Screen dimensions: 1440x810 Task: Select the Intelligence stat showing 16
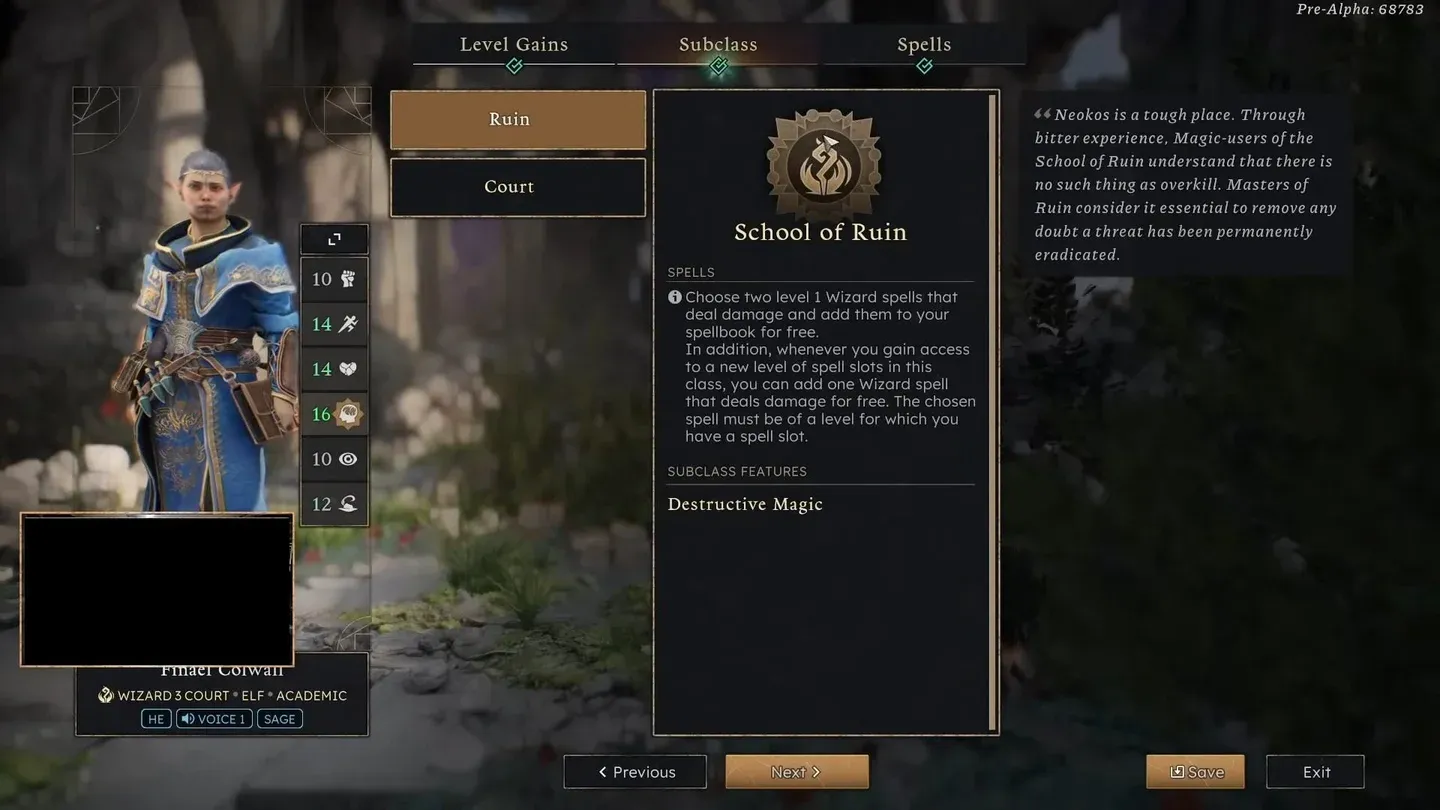[x=334, y=414]
